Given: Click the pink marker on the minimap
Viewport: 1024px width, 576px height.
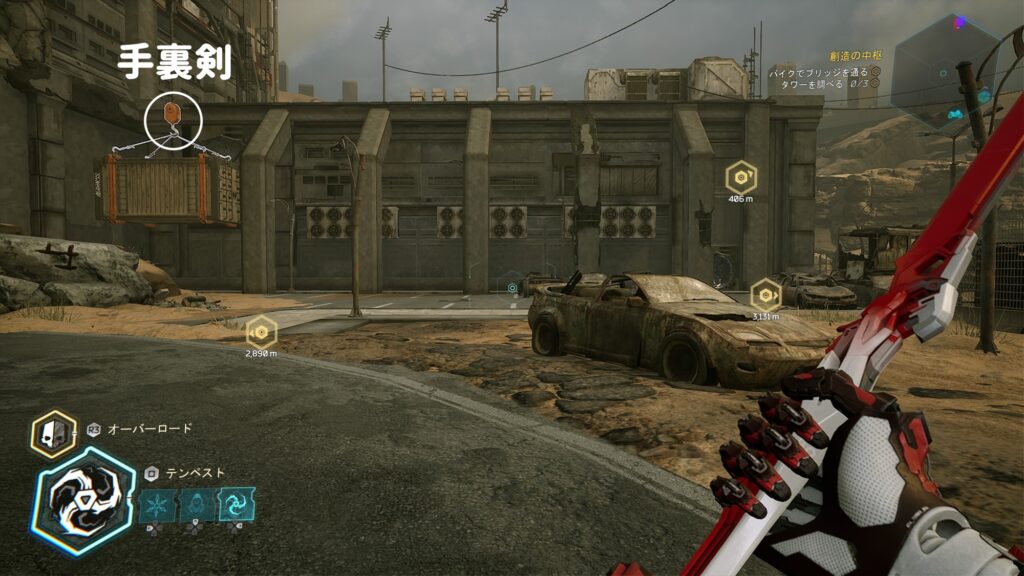Looking at the screenshot, I should pyautogui.click(x=961, y=22).
